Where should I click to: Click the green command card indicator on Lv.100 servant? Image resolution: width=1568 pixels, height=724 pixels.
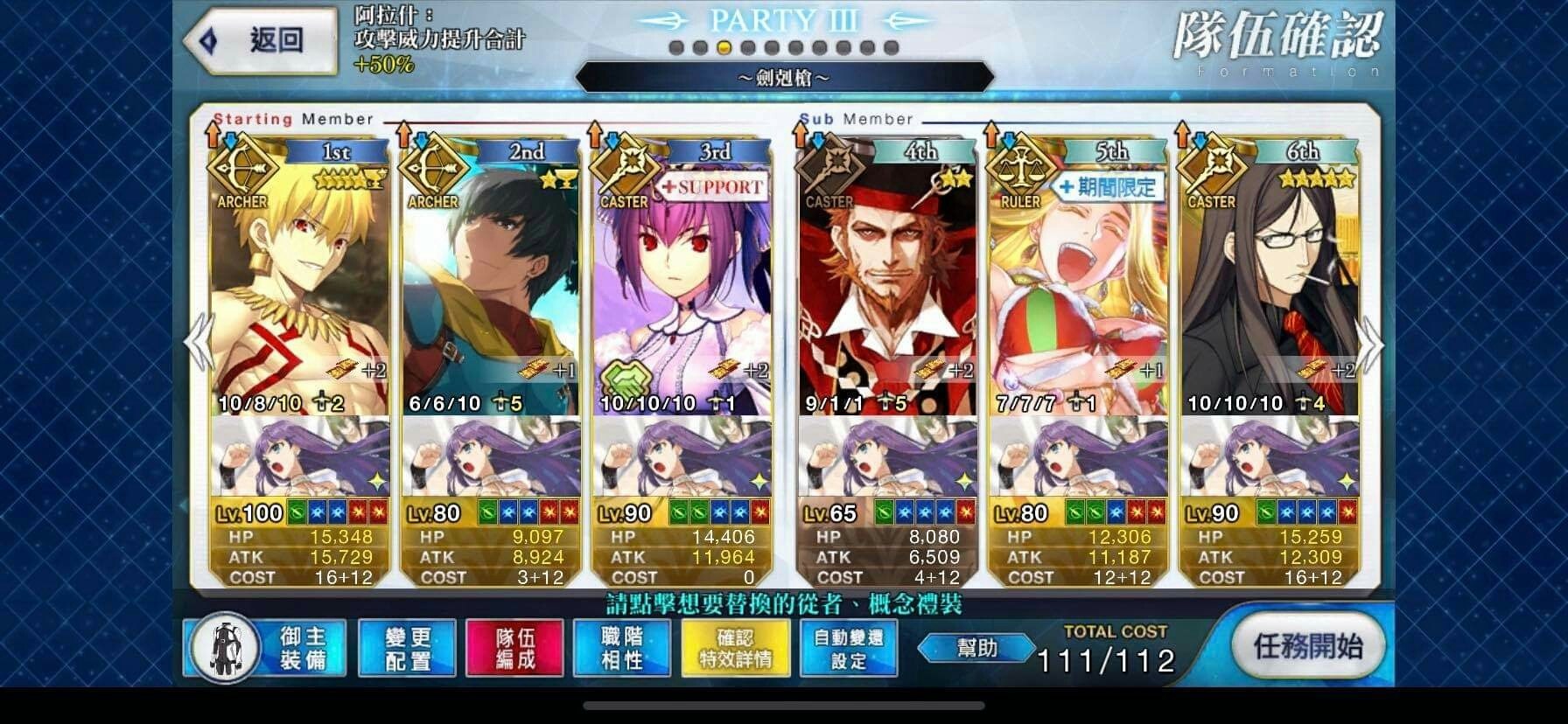[297, 513]
